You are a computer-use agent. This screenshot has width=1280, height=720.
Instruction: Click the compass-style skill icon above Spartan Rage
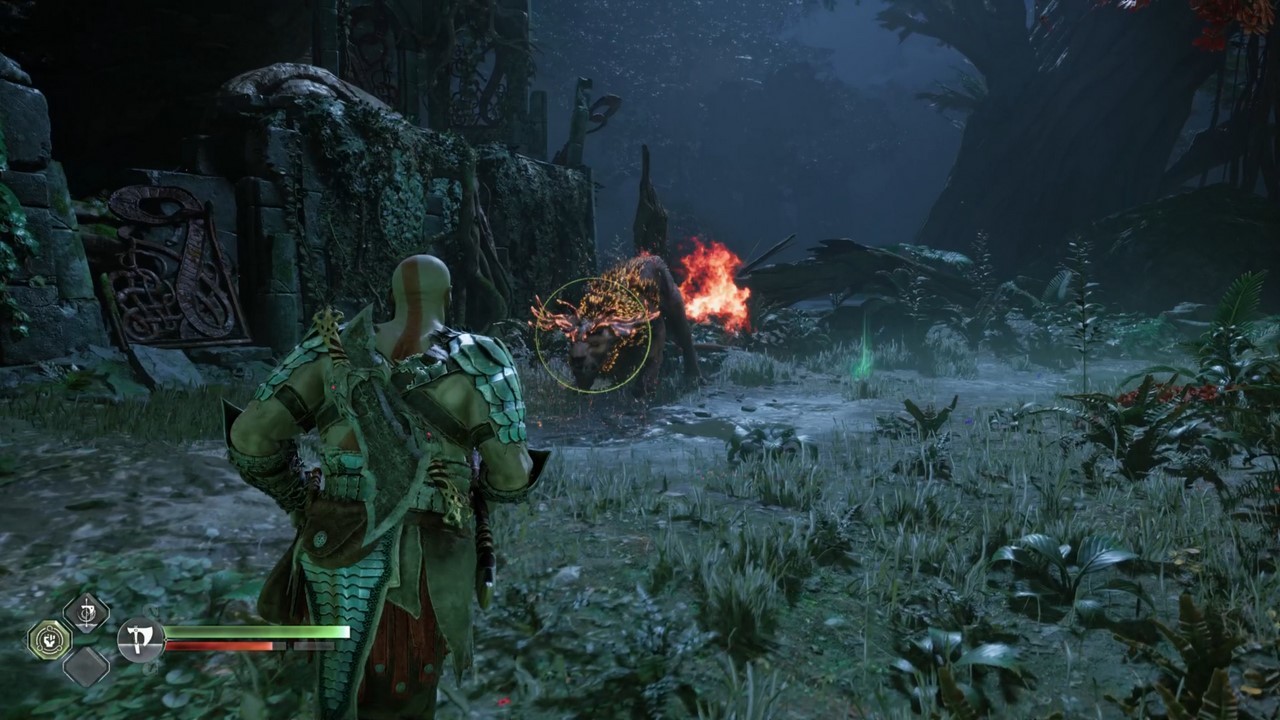tap(85, 612)
